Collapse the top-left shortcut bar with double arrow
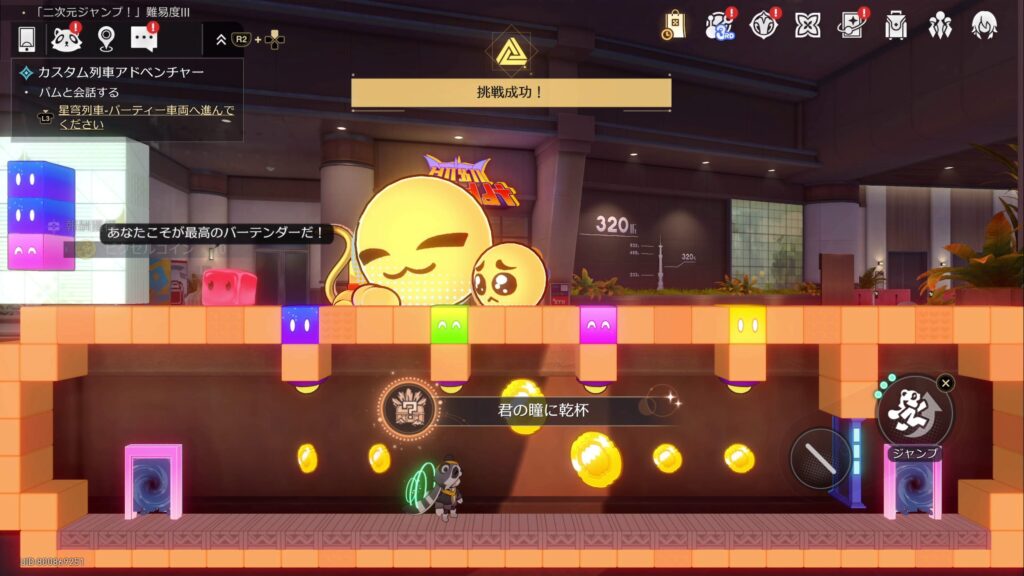This screenshot has width=1024, height=576. coord(221,40)
